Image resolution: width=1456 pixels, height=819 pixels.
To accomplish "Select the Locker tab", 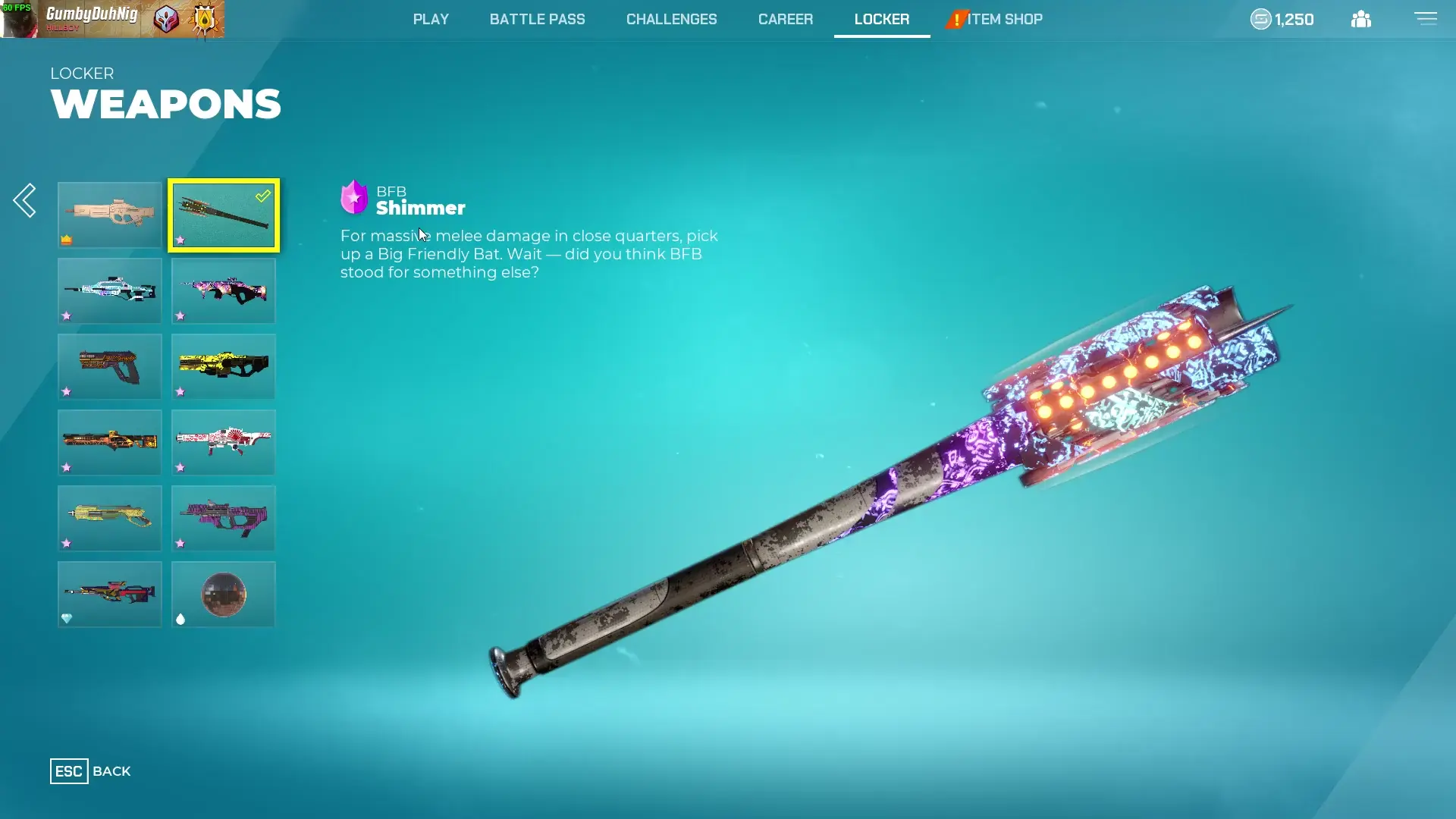I will pyautogui.click(x=881, y=19).
